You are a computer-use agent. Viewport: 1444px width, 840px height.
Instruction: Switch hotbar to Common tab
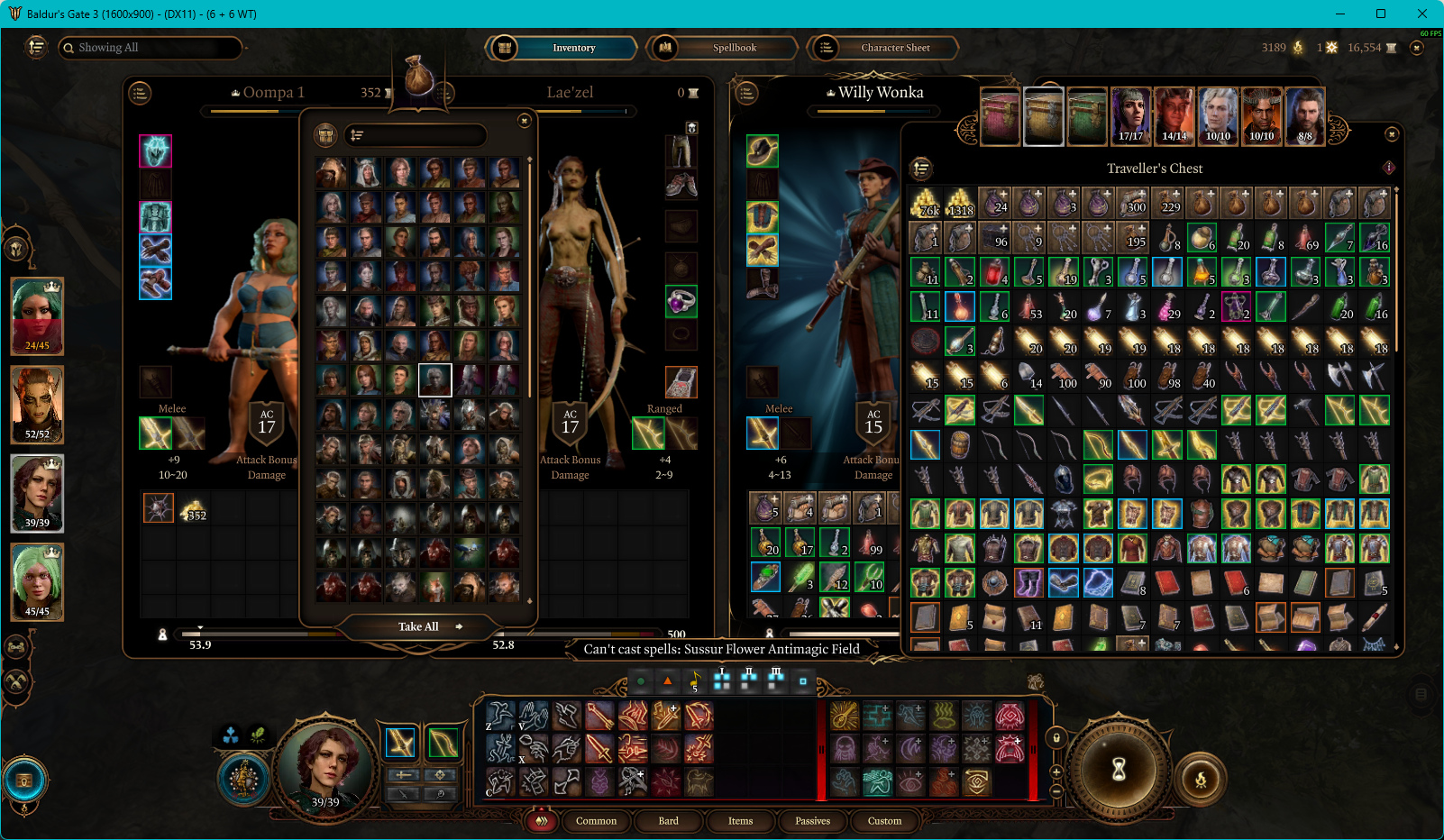click(596, 821)
